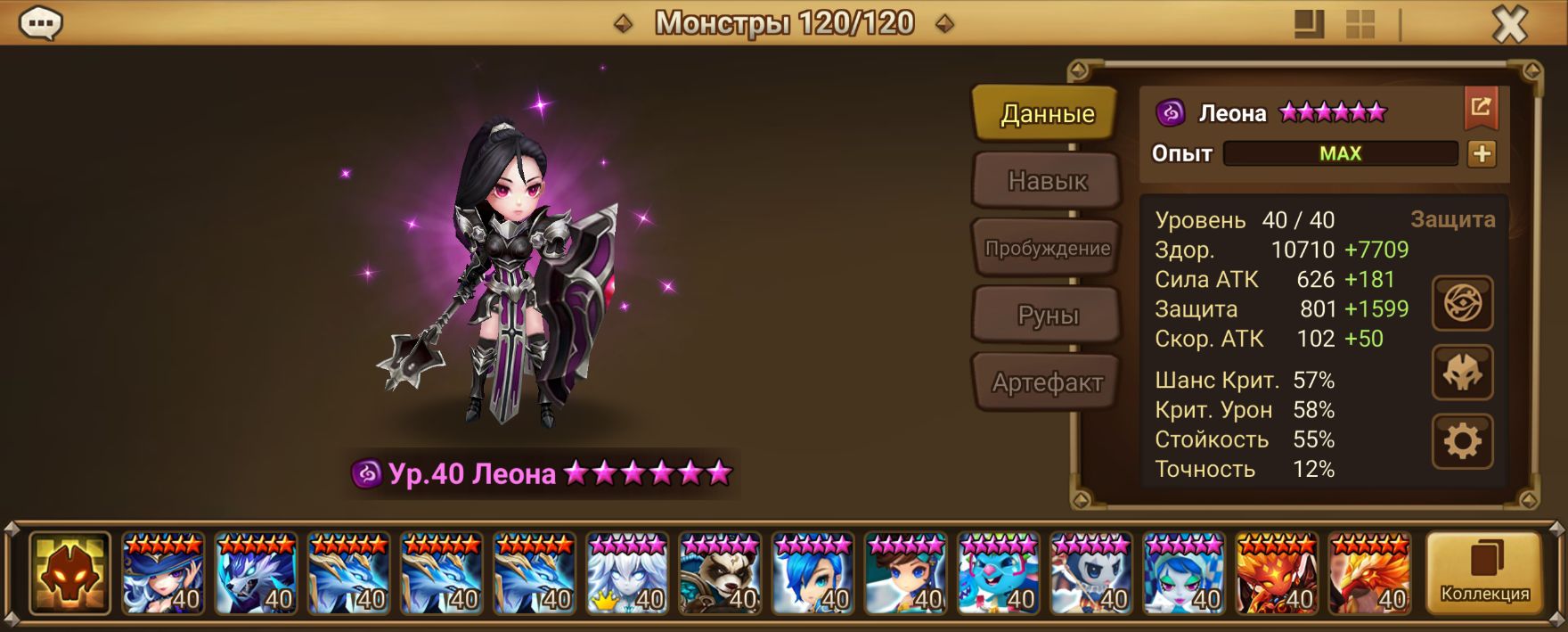Click the monster mask button in stats panel
This screenshot has height=632, width=1568.
pyautogui.click(x=1462, y=372)
